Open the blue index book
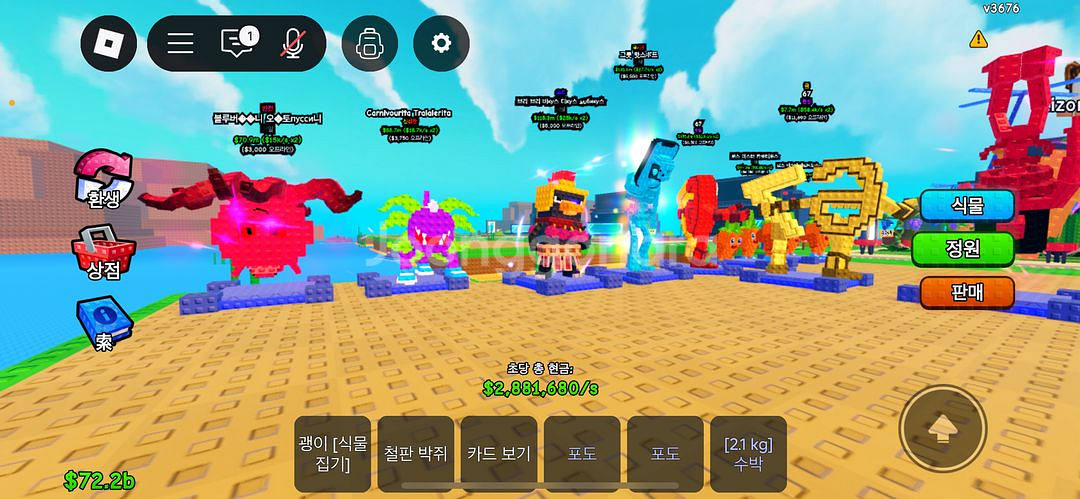The height and width of the screenshot is (499, 1080). coord(103,323)
